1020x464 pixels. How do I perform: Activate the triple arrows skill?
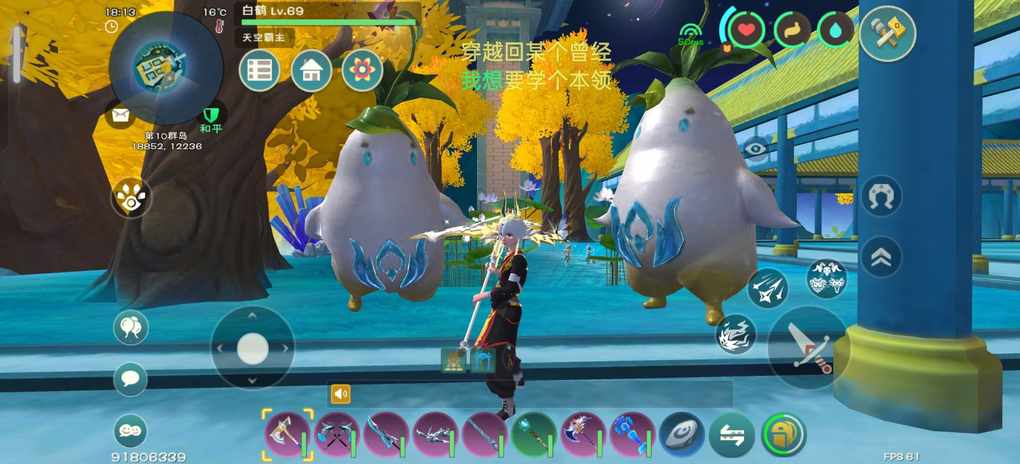tap(768, 288)
